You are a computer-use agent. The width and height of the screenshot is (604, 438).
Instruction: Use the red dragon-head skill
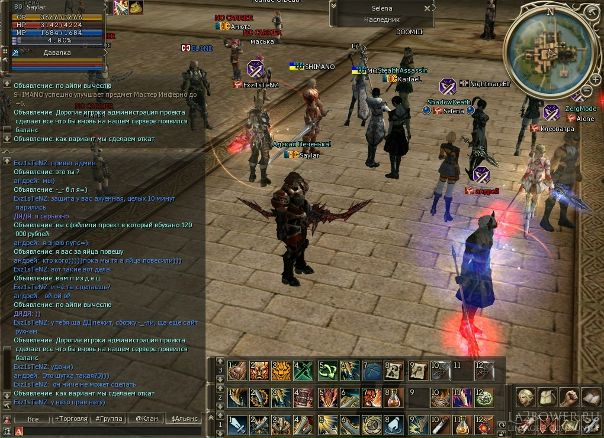327,397
